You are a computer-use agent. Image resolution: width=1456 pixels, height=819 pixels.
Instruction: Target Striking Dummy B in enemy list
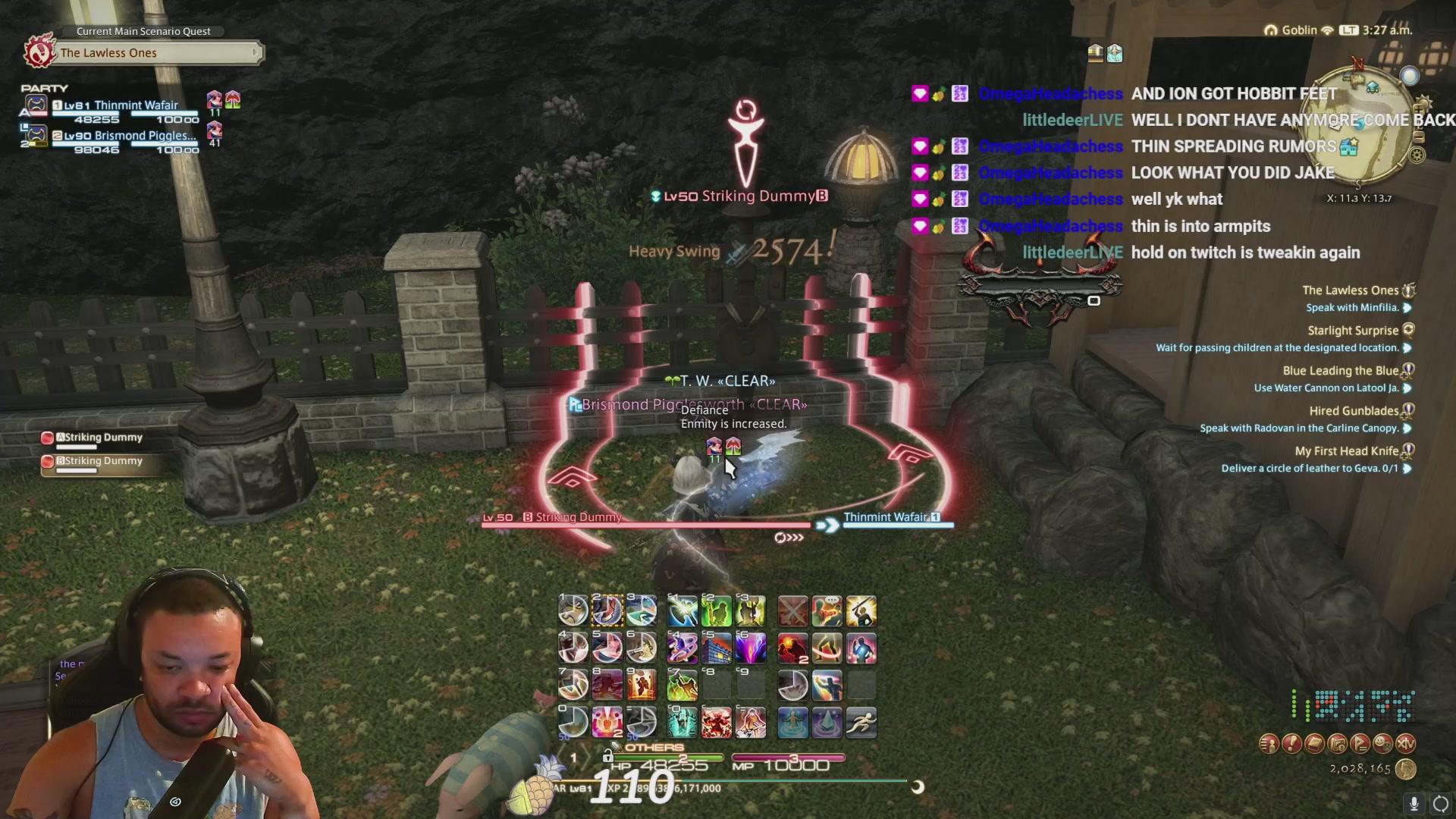pyautogui.click(x=102, y=461)
